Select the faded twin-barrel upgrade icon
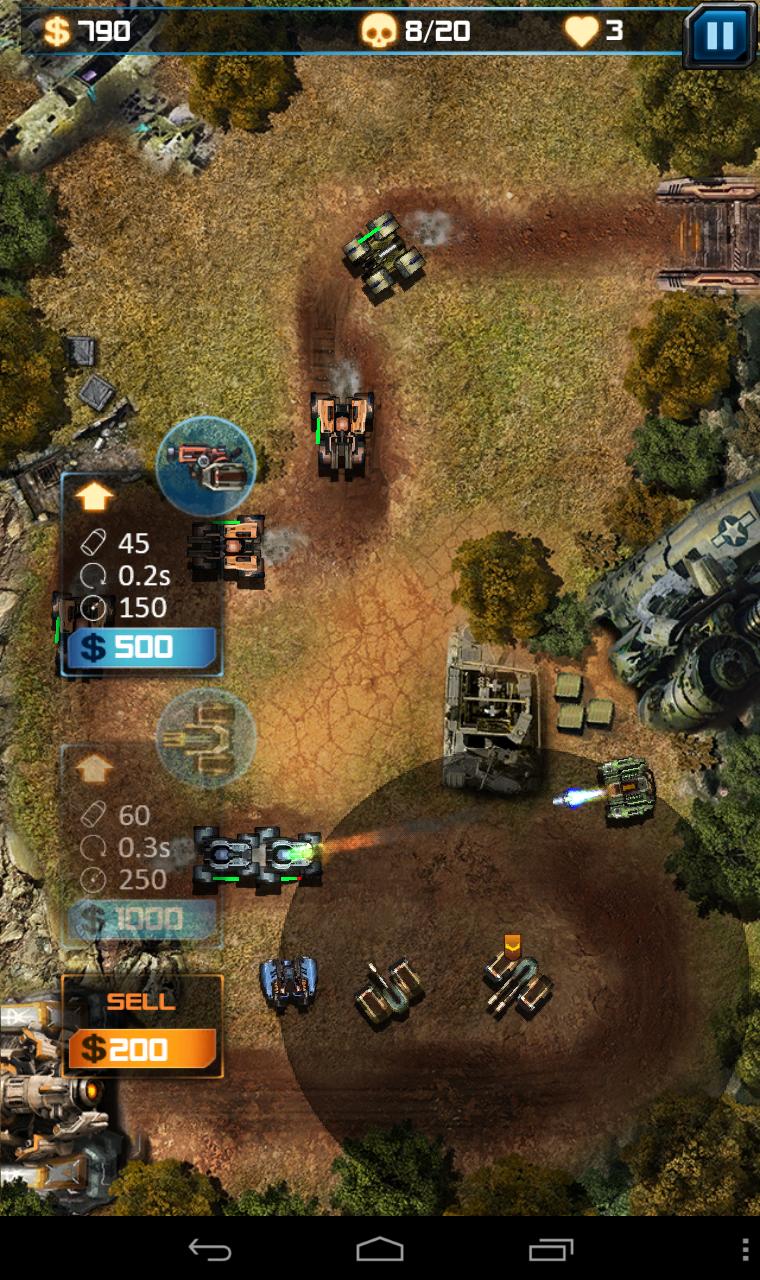This screenshot has width=760, height=1280. click(x=206, y=738)
